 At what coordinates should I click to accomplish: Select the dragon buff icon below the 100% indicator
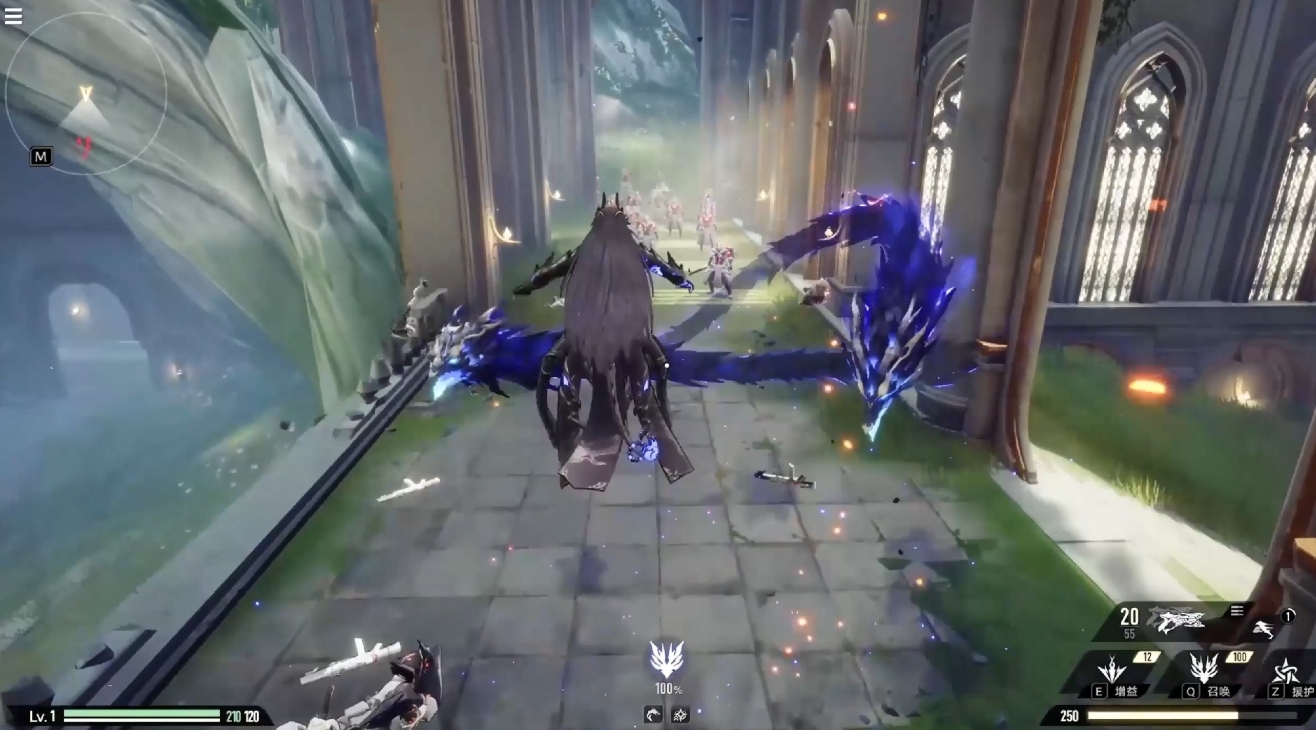[654, 713]
